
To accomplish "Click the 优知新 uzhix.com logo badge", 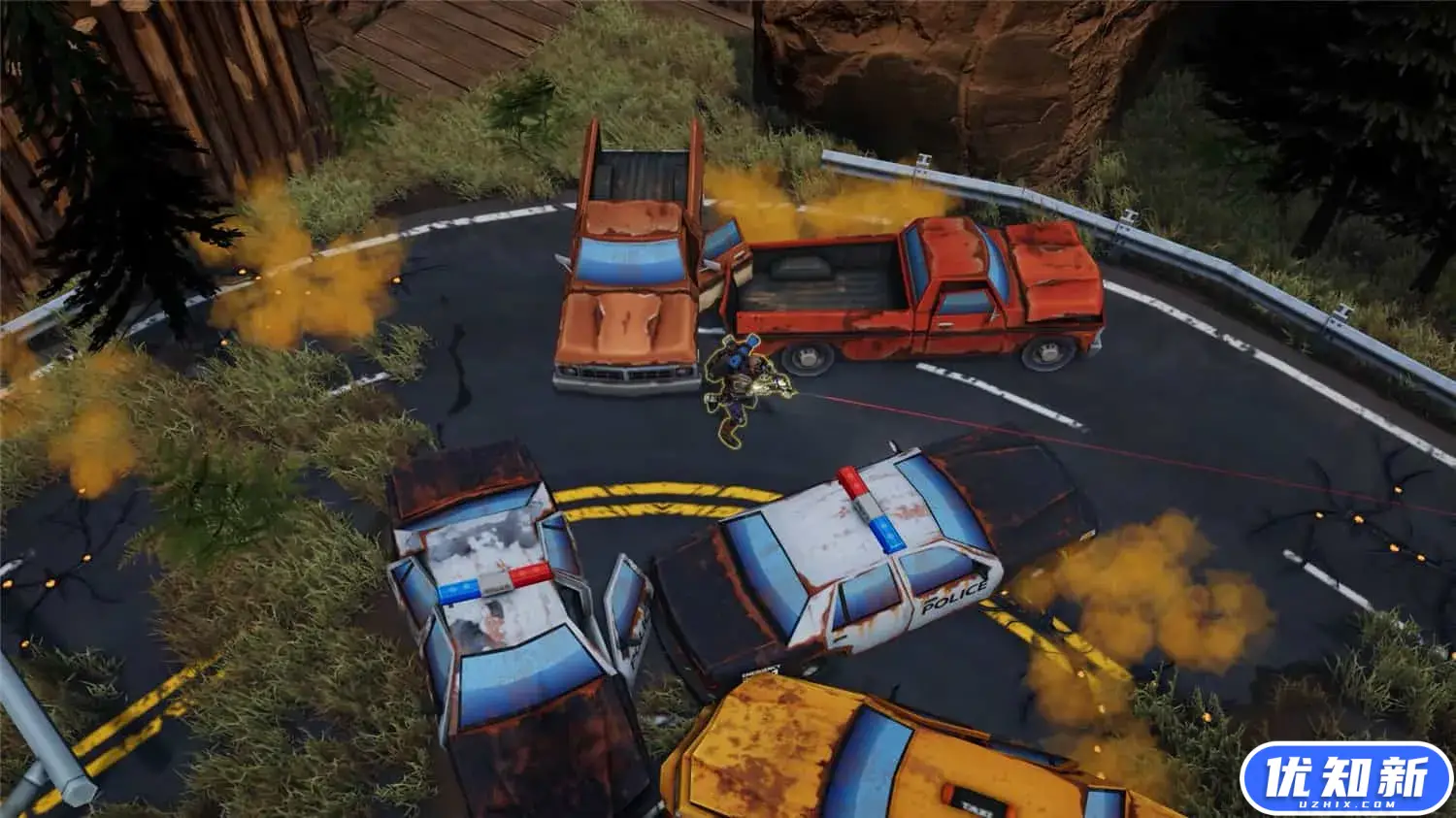I will [x=1346, y=778].
